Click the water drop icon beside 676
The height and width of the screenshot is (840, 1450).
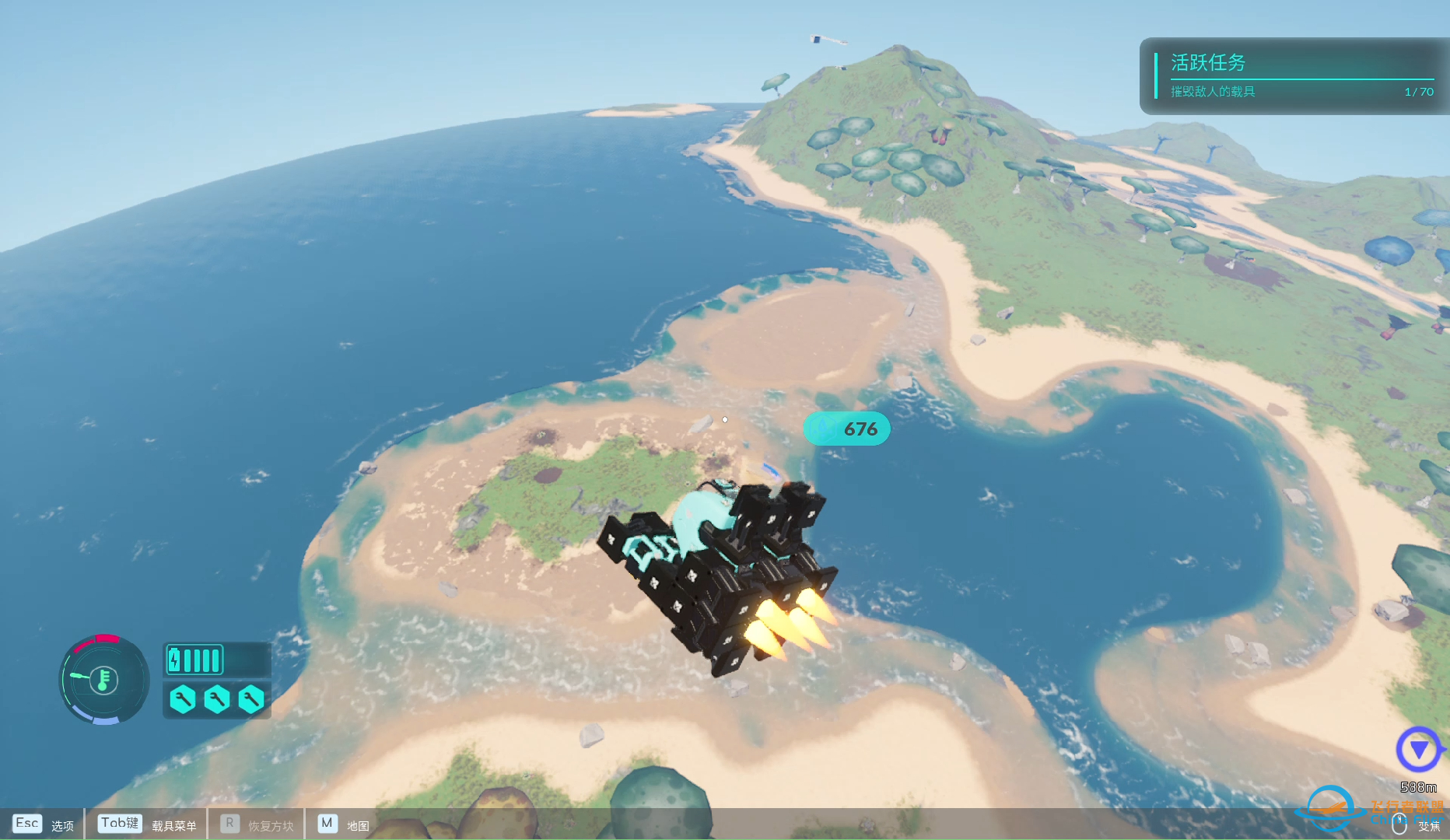(821, 428)
